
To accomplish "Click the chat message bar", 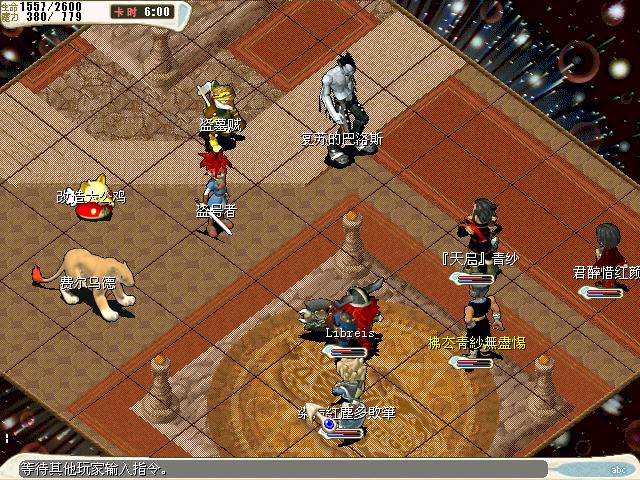I will pyautogui.click(x=280, y=468).
